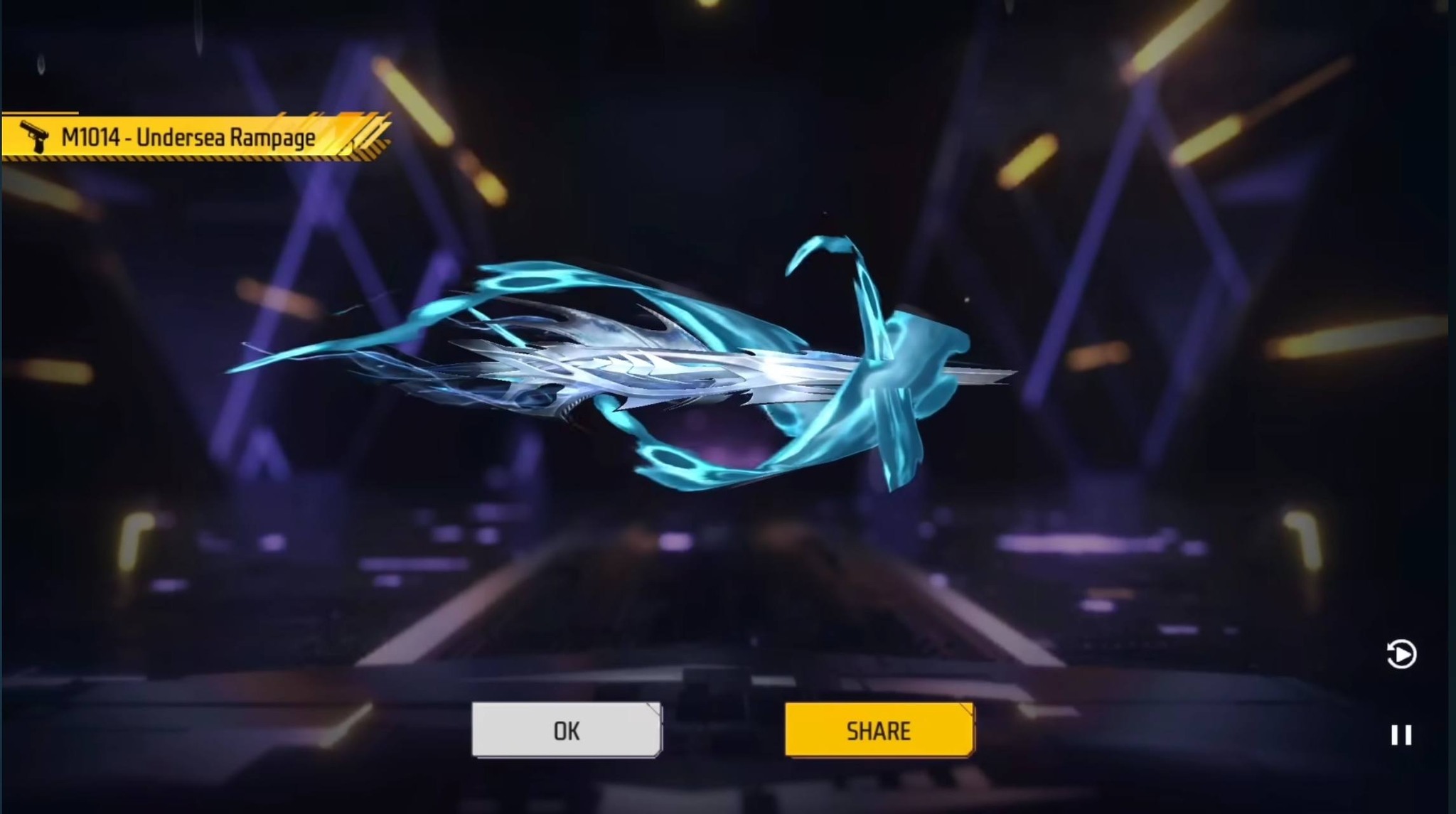
Task: Dismiss the screen using the OK button
Action: 565,730
